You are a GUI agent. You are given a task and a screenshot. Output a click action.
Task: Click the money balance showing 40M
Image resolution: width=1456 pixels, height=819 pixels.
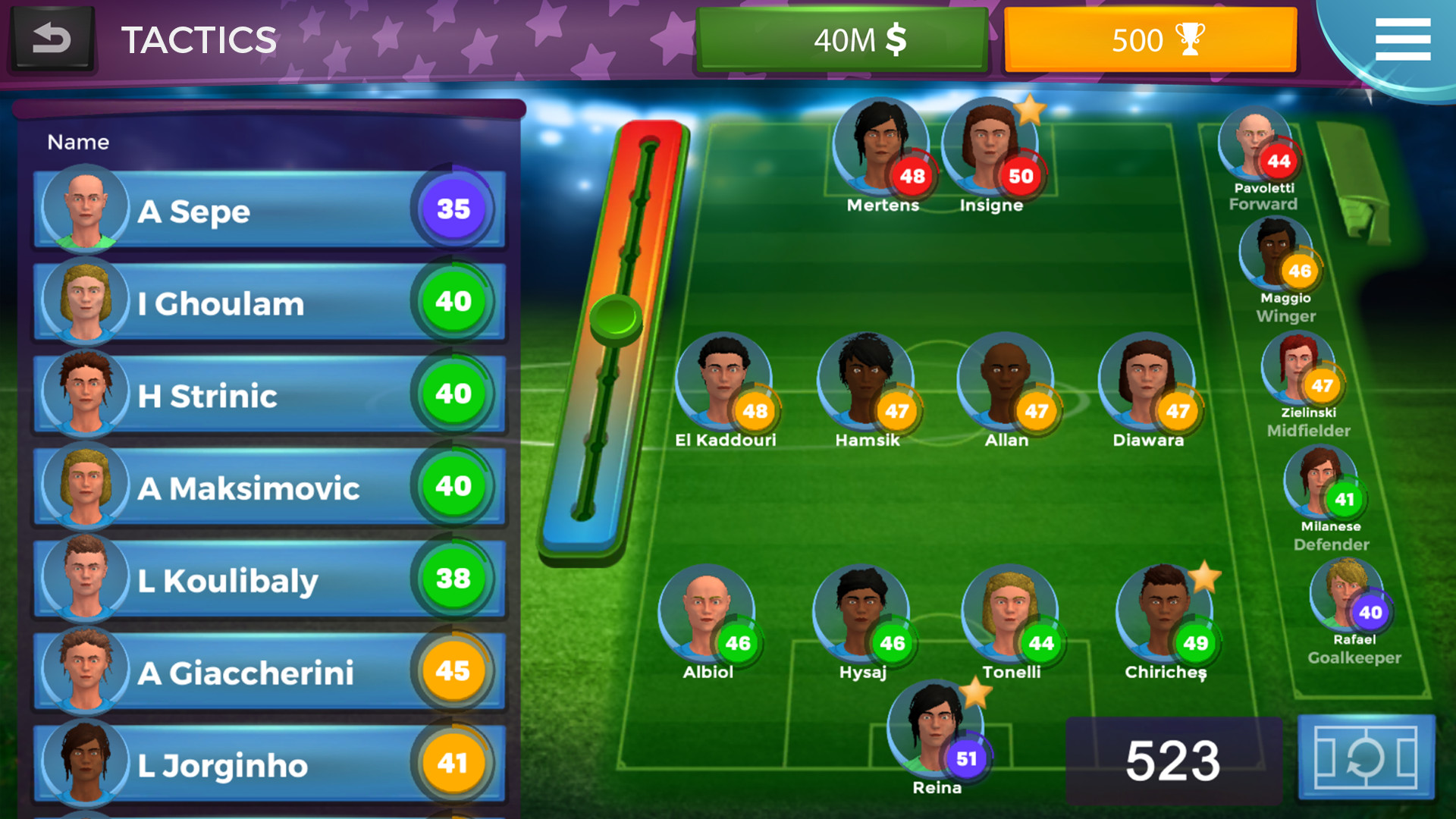tap(843, 39)
